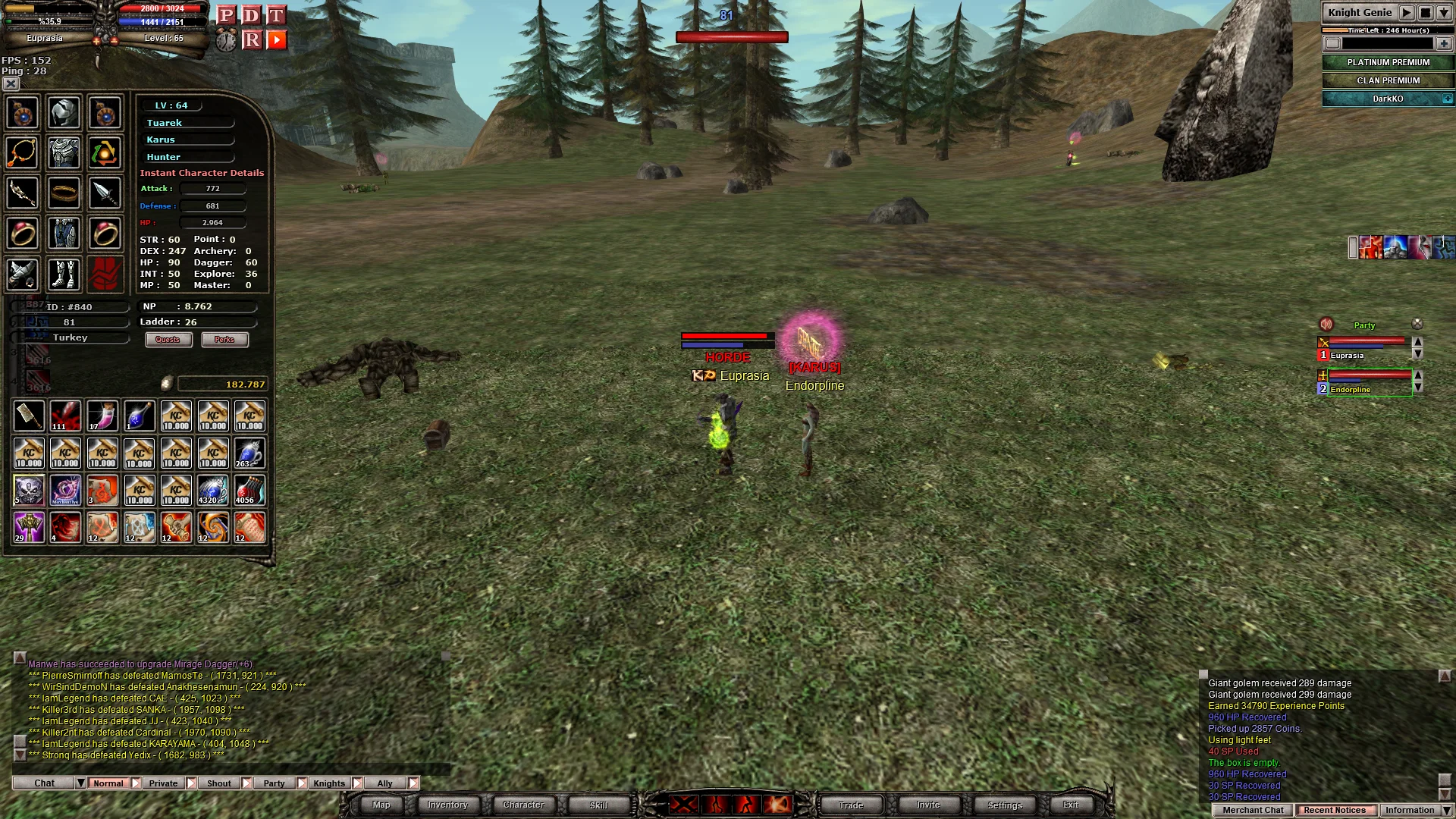Open the Skill window
Viewport: 1456px width, 819px height.
[598, 805]
